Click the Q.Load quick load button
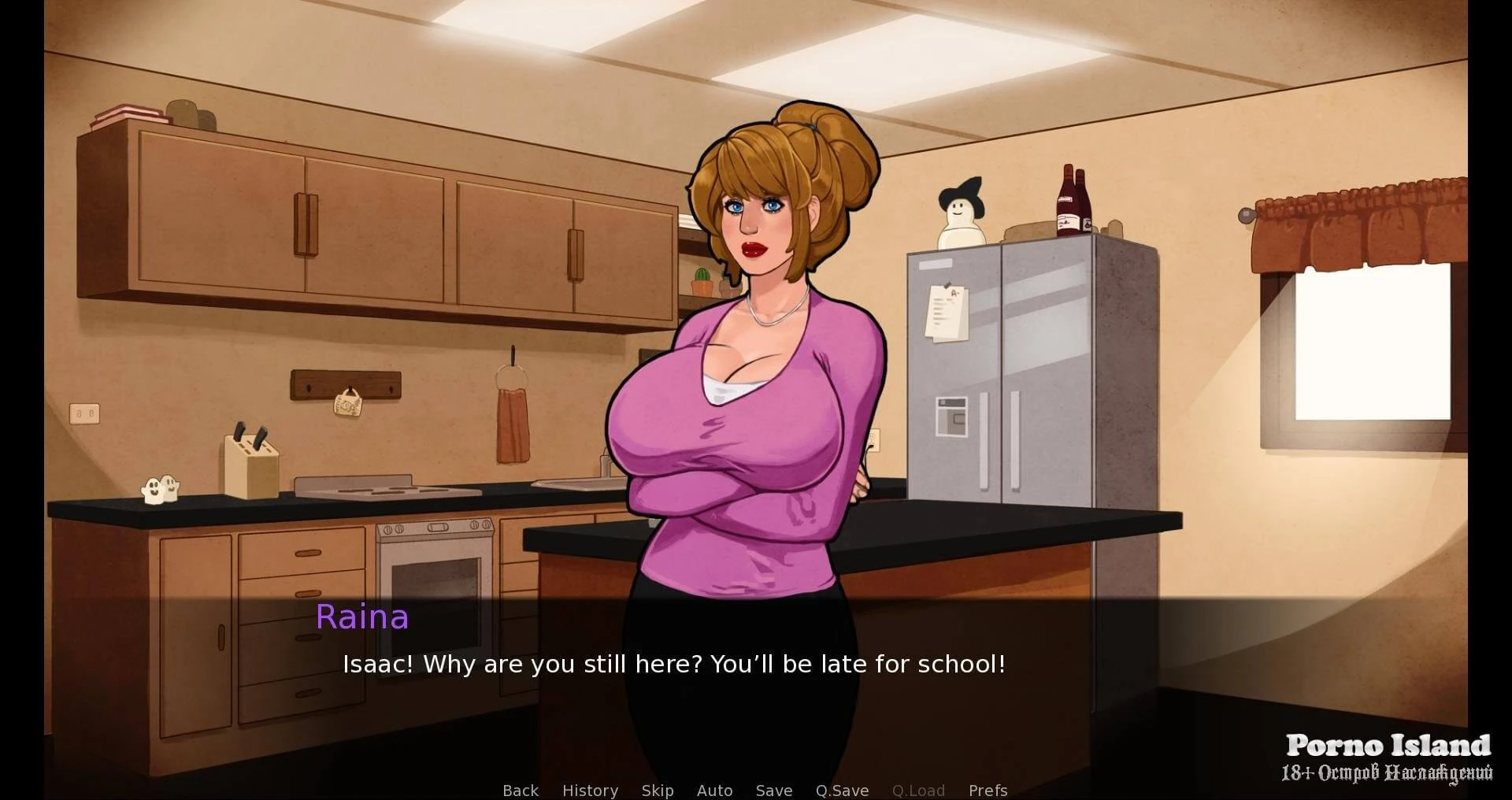 pyautogui.click(x=918, y=790)
